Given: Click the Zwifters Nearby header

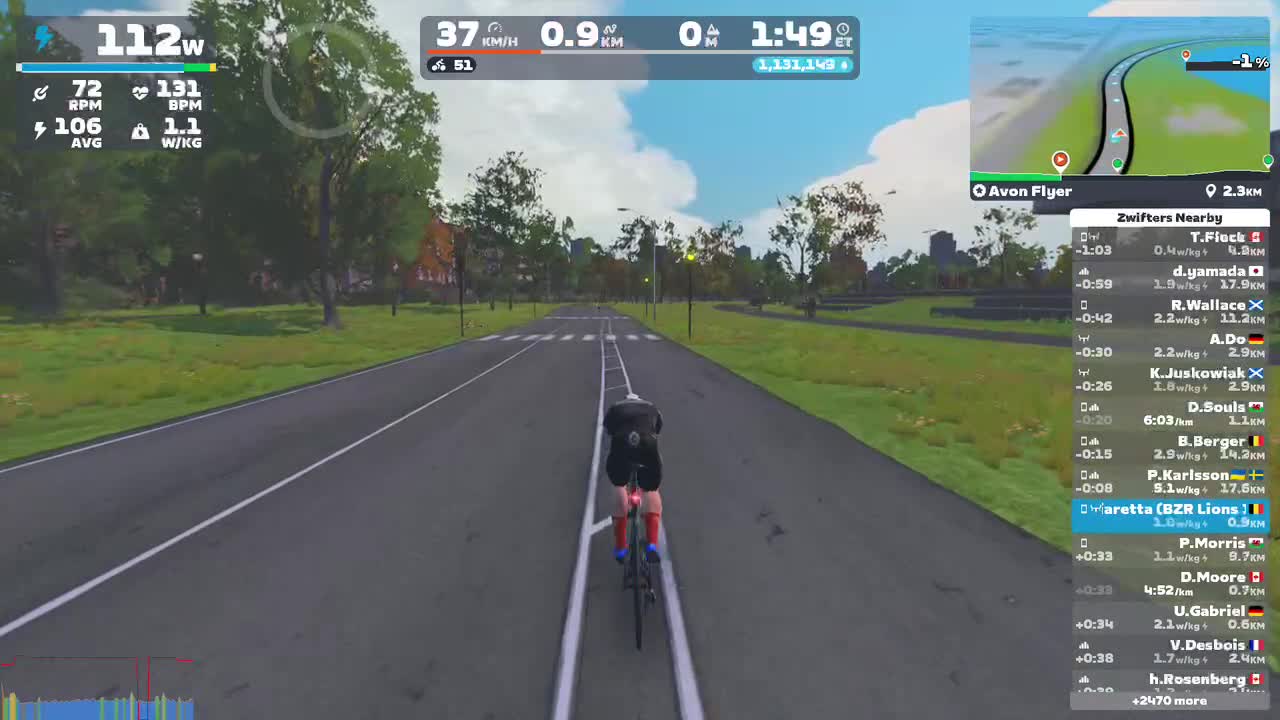Looking at the screenshot, I should [1169, 217].
